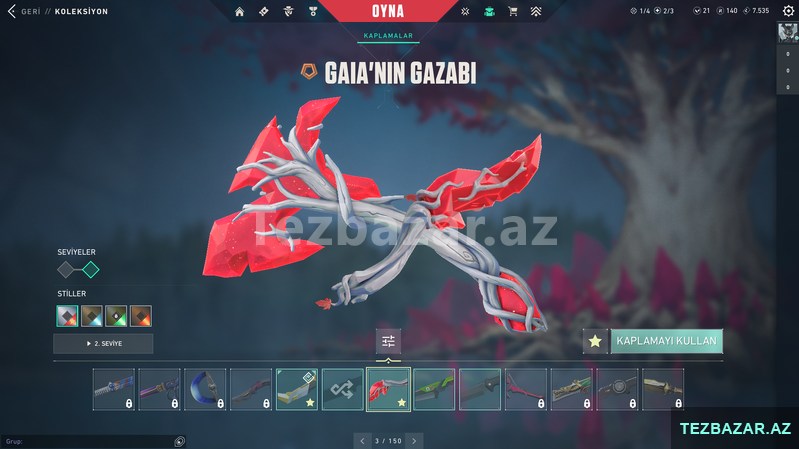Apply skin with KAPLAMAYI KULLAN button
The height and width of the screenshot is (449, 799).
[666, 341]
